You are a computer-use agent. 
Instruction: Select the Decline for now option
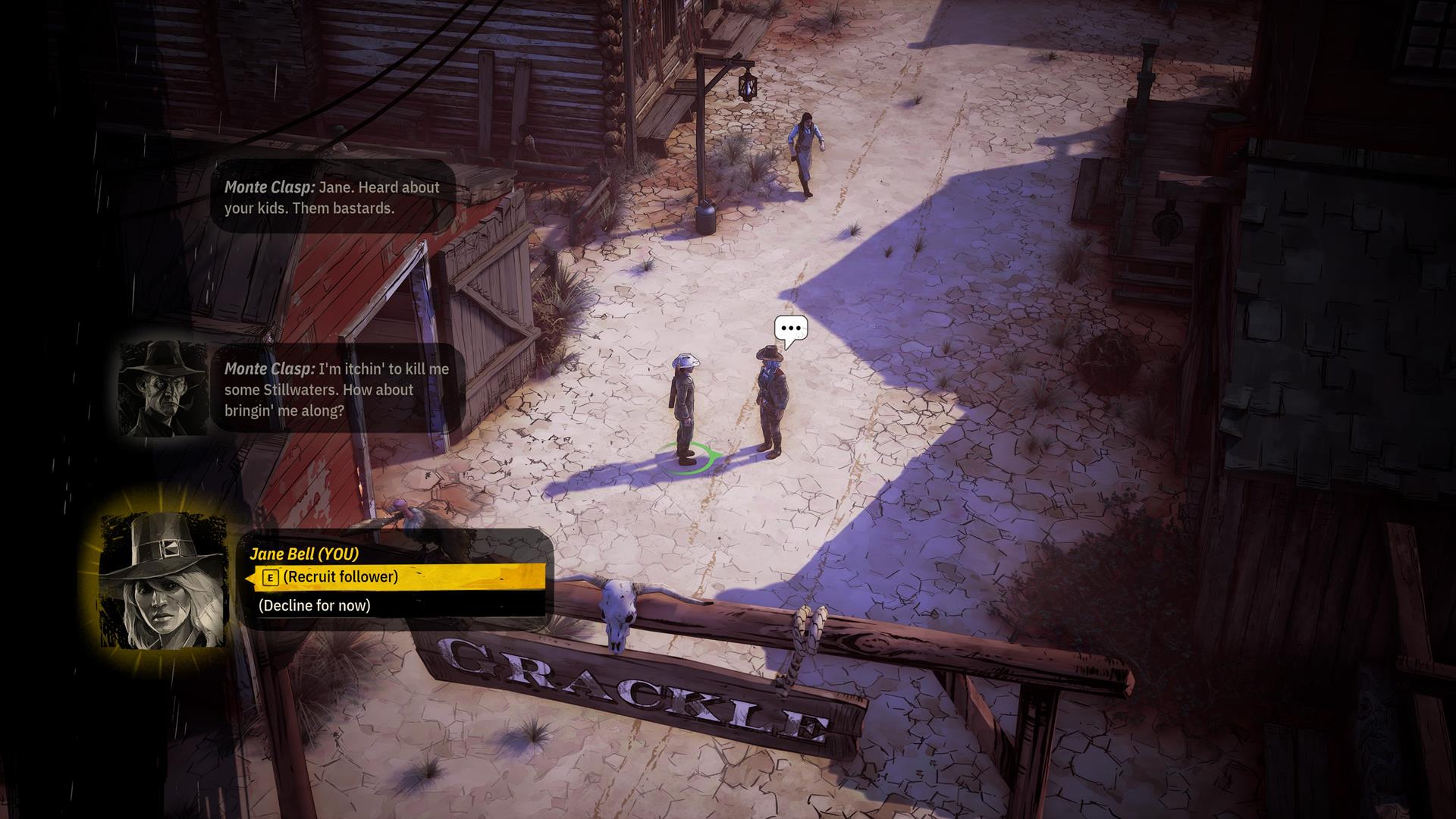315,605
